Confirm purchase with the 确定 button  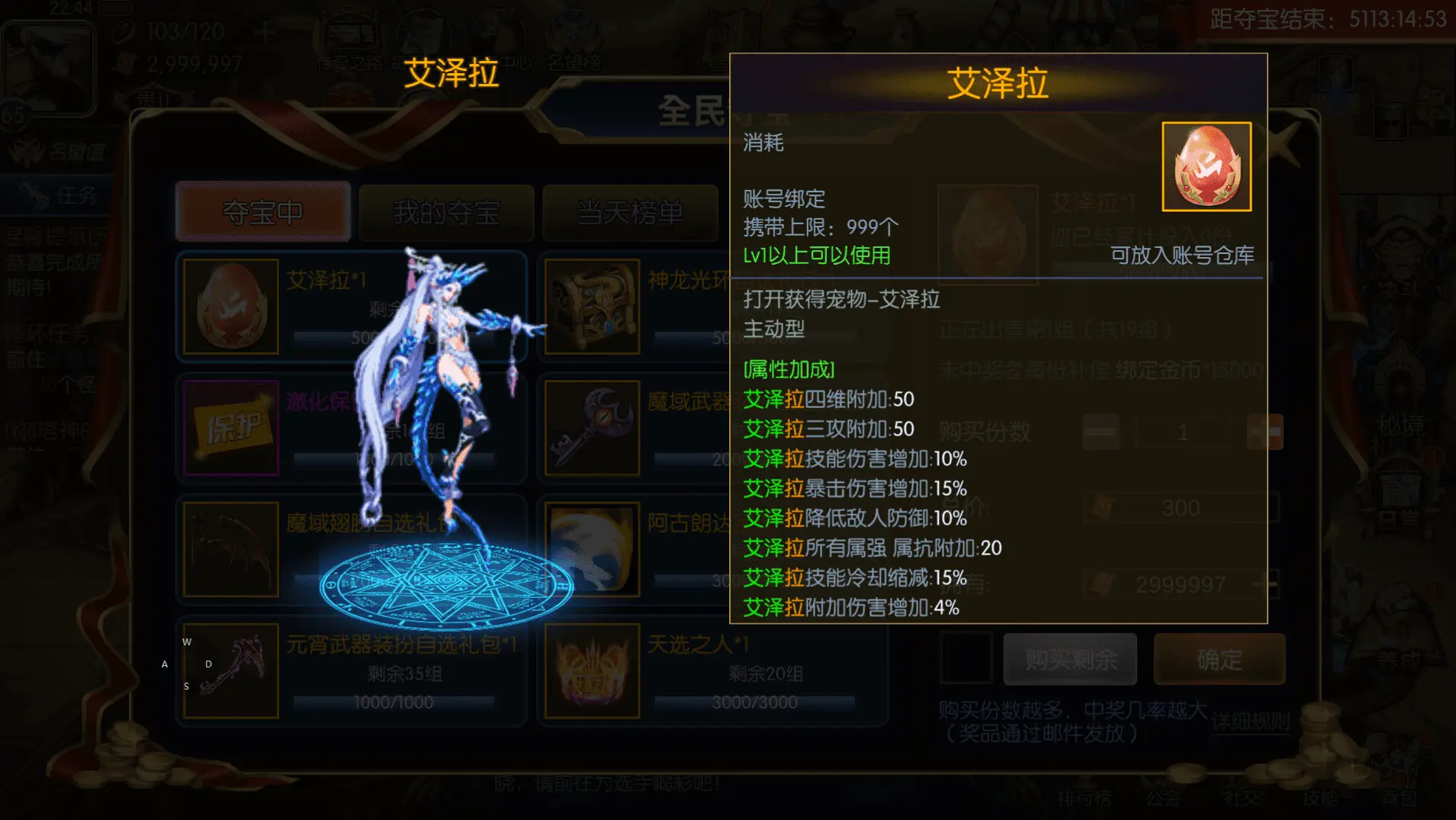click(x=1219, y=659)
